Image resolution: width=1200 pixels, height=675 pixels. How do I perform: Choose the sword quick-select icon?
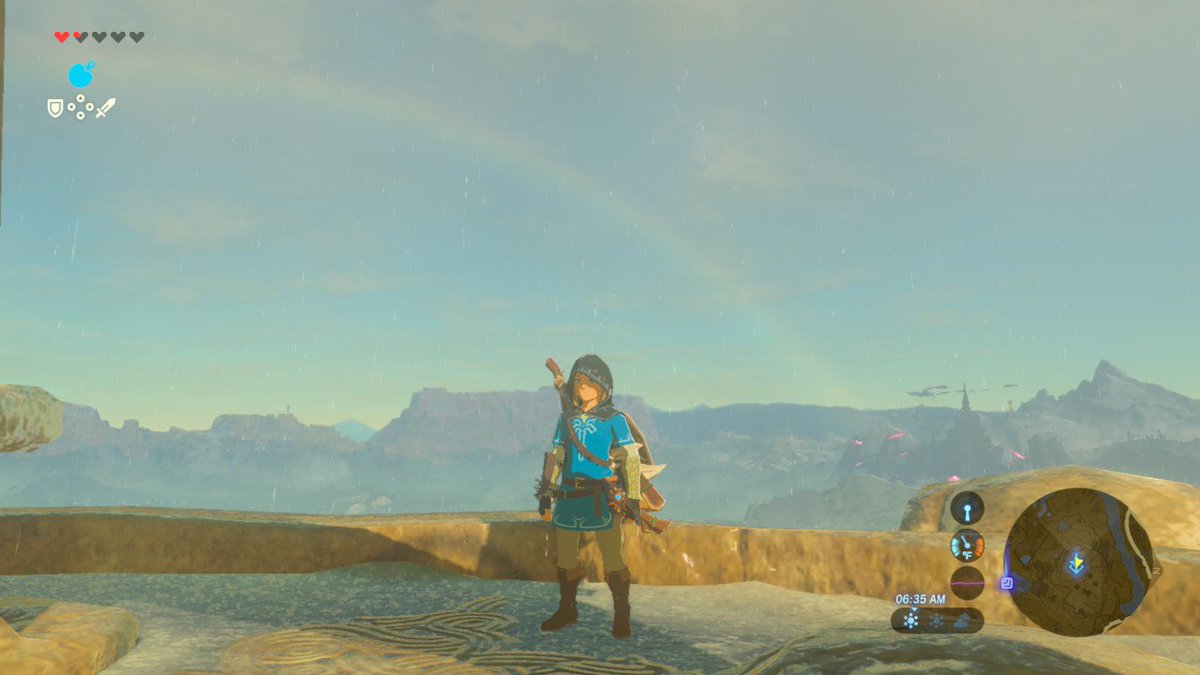105,107
